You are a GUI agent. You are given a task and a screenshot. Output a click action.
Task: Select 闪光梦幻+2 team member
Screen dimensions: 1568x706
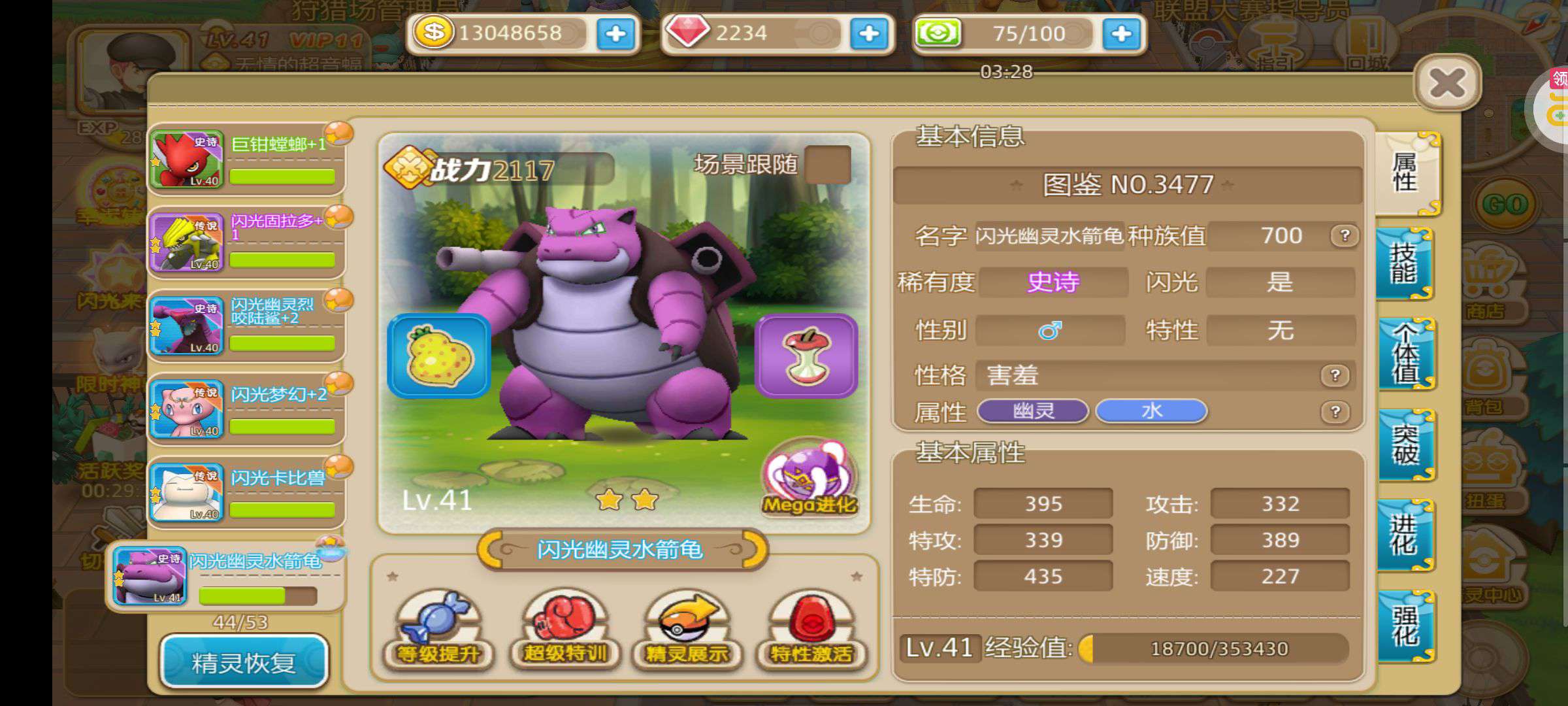pos(247,409)
